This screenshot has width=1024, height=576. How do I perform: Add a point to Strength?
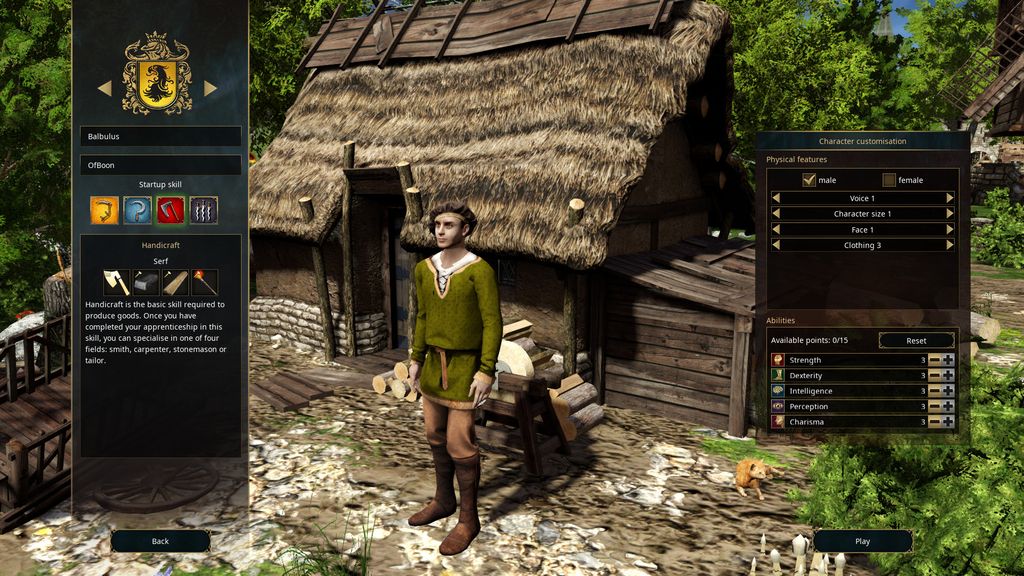[x=948, y=360]
